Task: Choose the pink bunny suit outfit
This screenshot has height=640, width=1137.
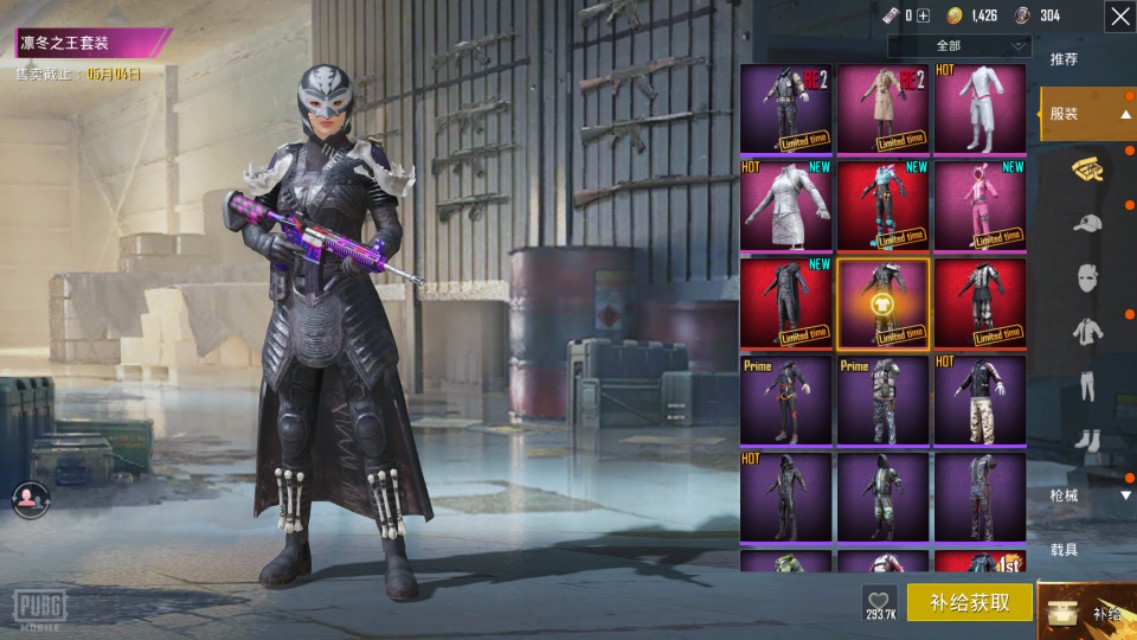Action: (980, 205)
